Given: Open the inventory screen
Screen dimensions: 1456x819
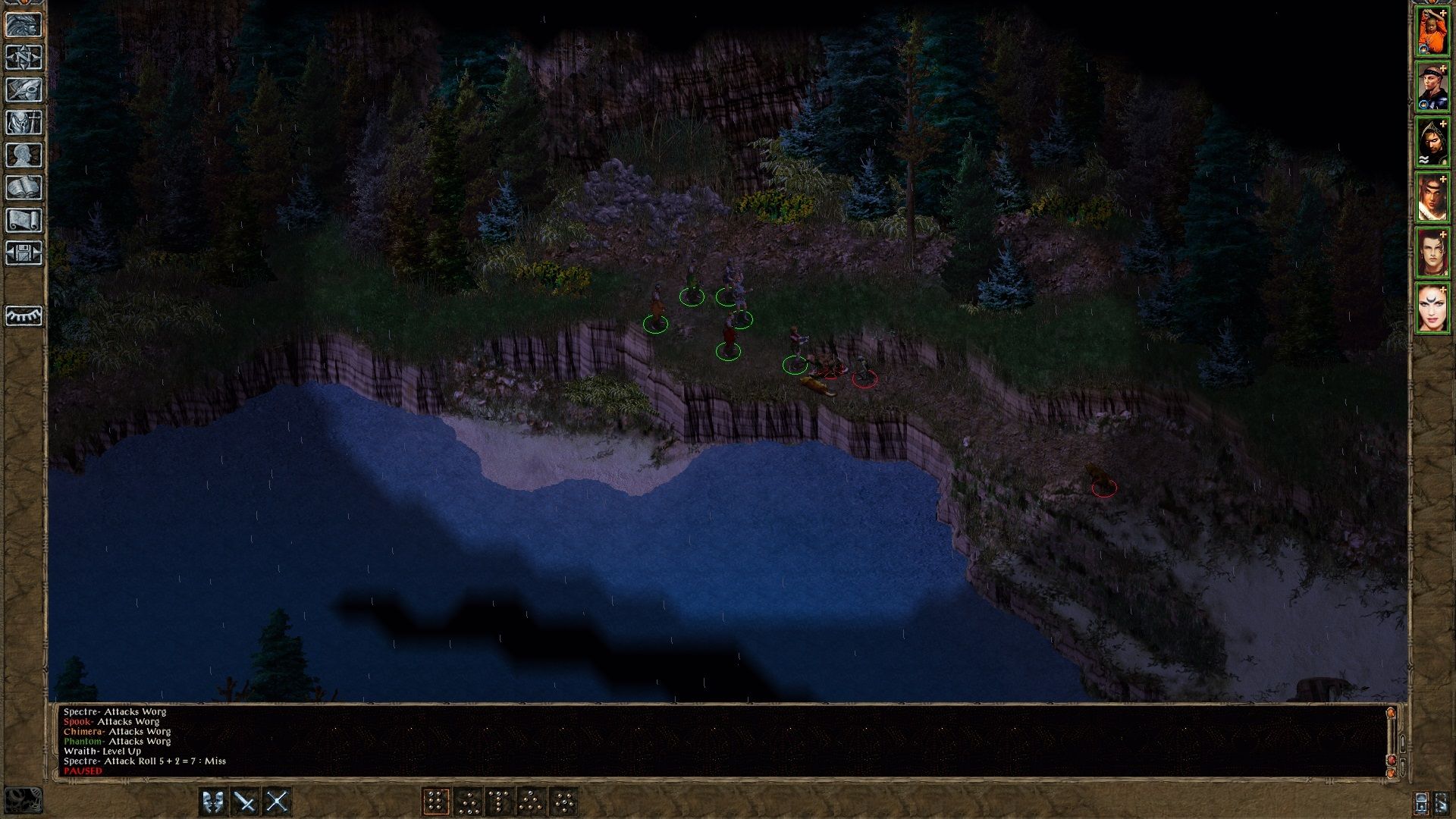Looking at the screenshot, I should 25,121.
